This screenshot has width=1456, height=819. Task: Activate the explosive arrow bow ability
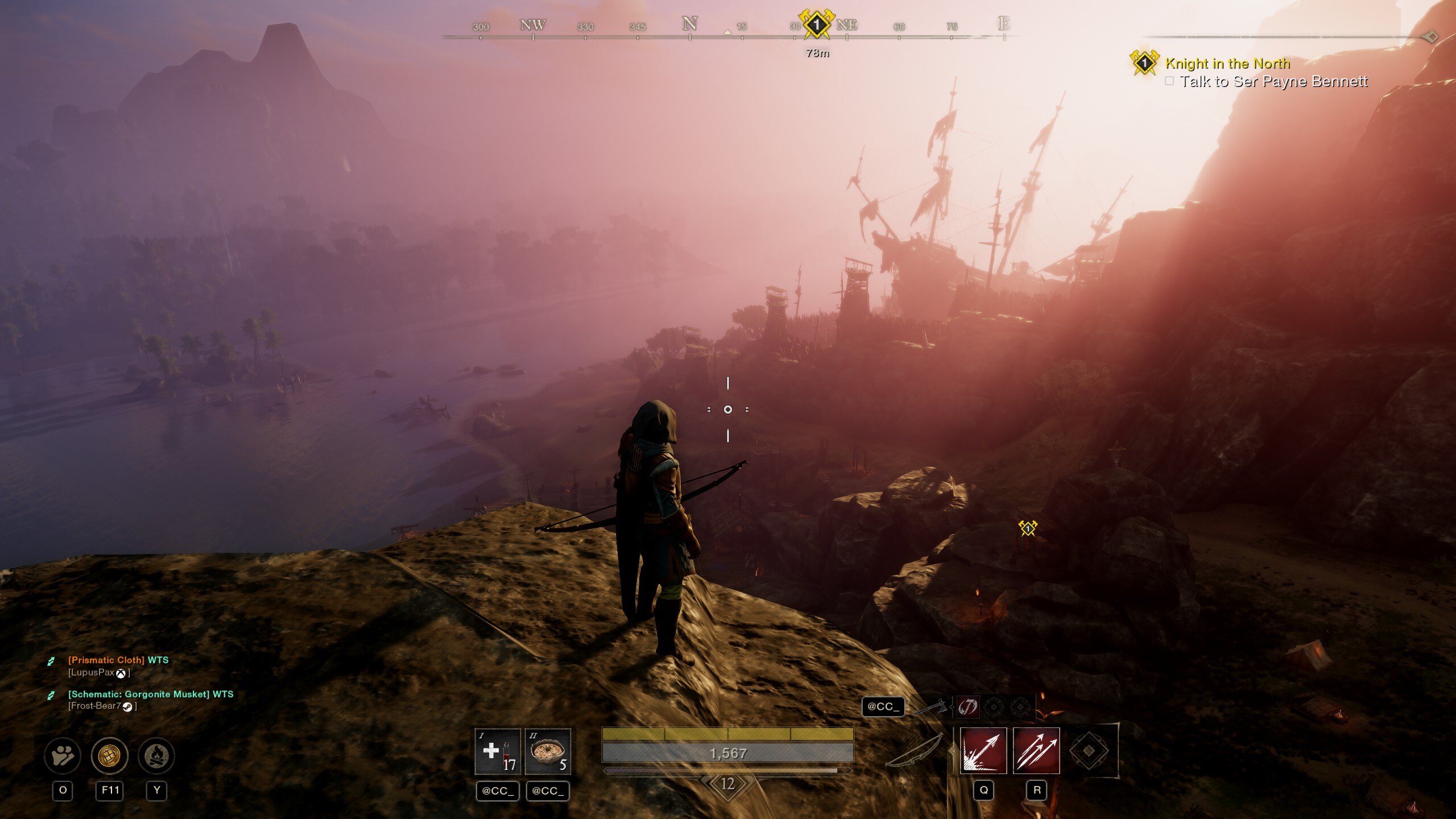[983, 751]
